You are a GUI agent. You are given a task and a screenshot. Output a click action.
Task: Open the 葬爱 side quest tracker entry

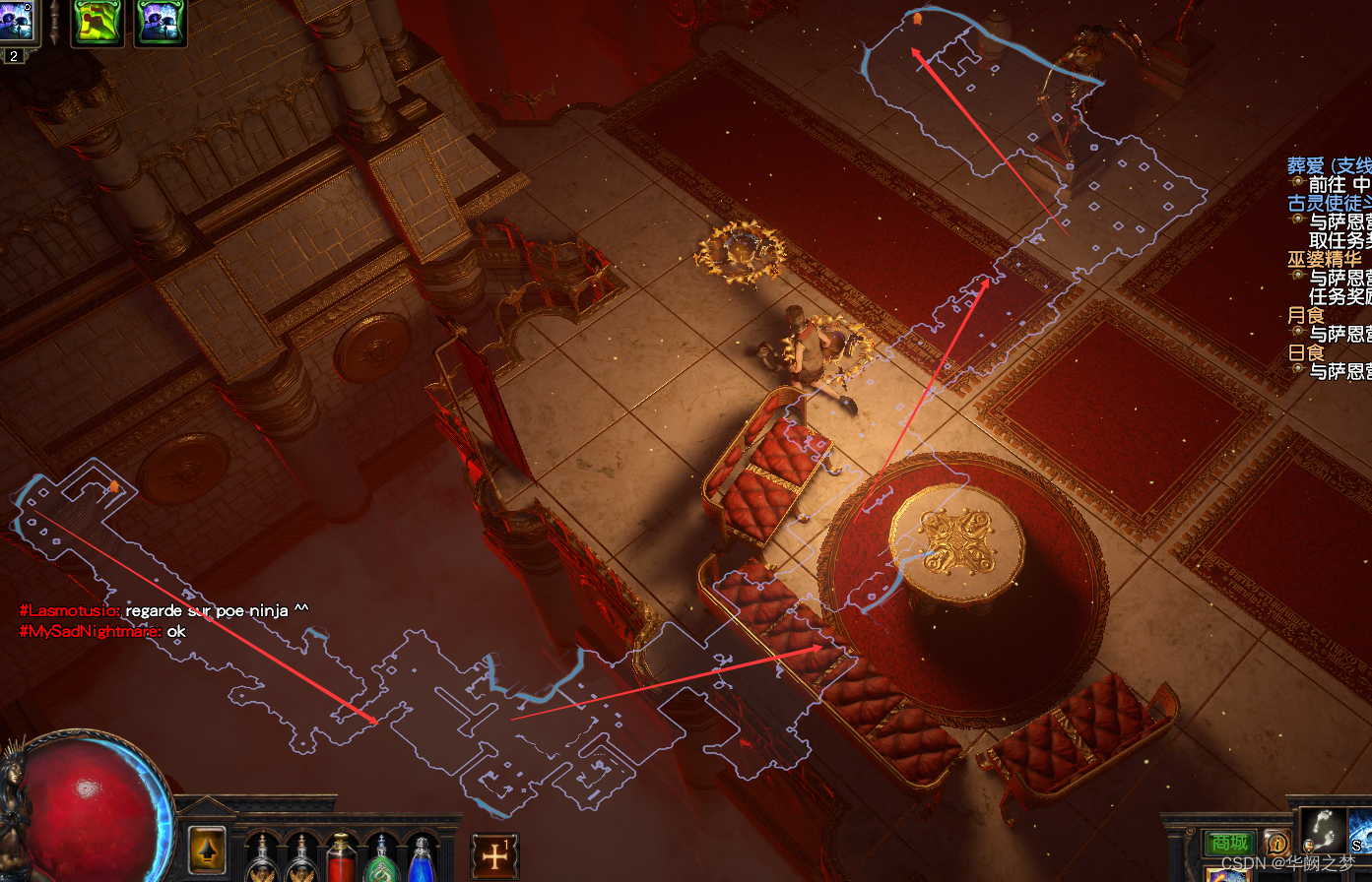click(x=1329, y=166)
